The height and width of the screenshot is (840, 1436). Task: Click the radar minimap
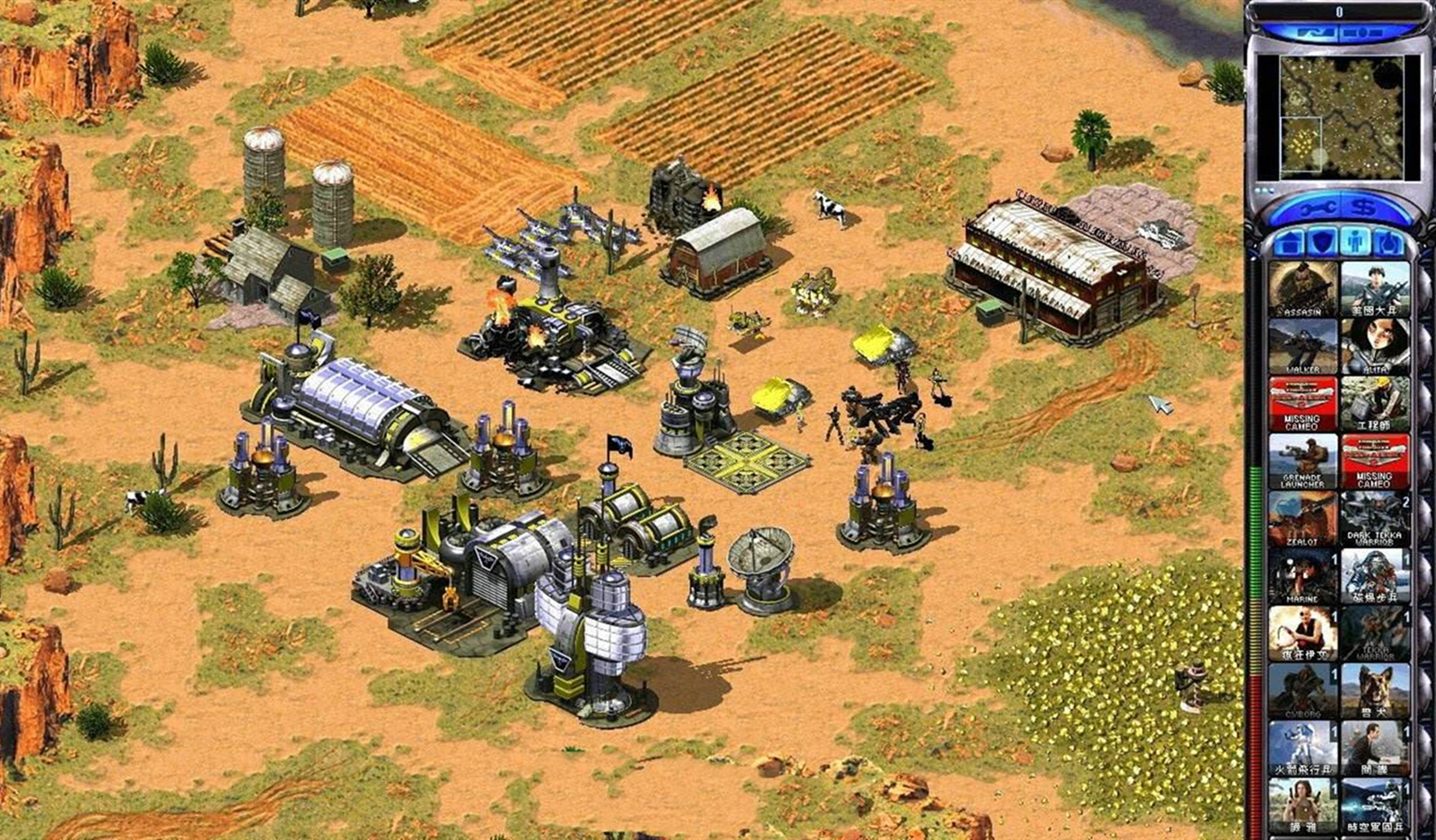[1337, 117]
